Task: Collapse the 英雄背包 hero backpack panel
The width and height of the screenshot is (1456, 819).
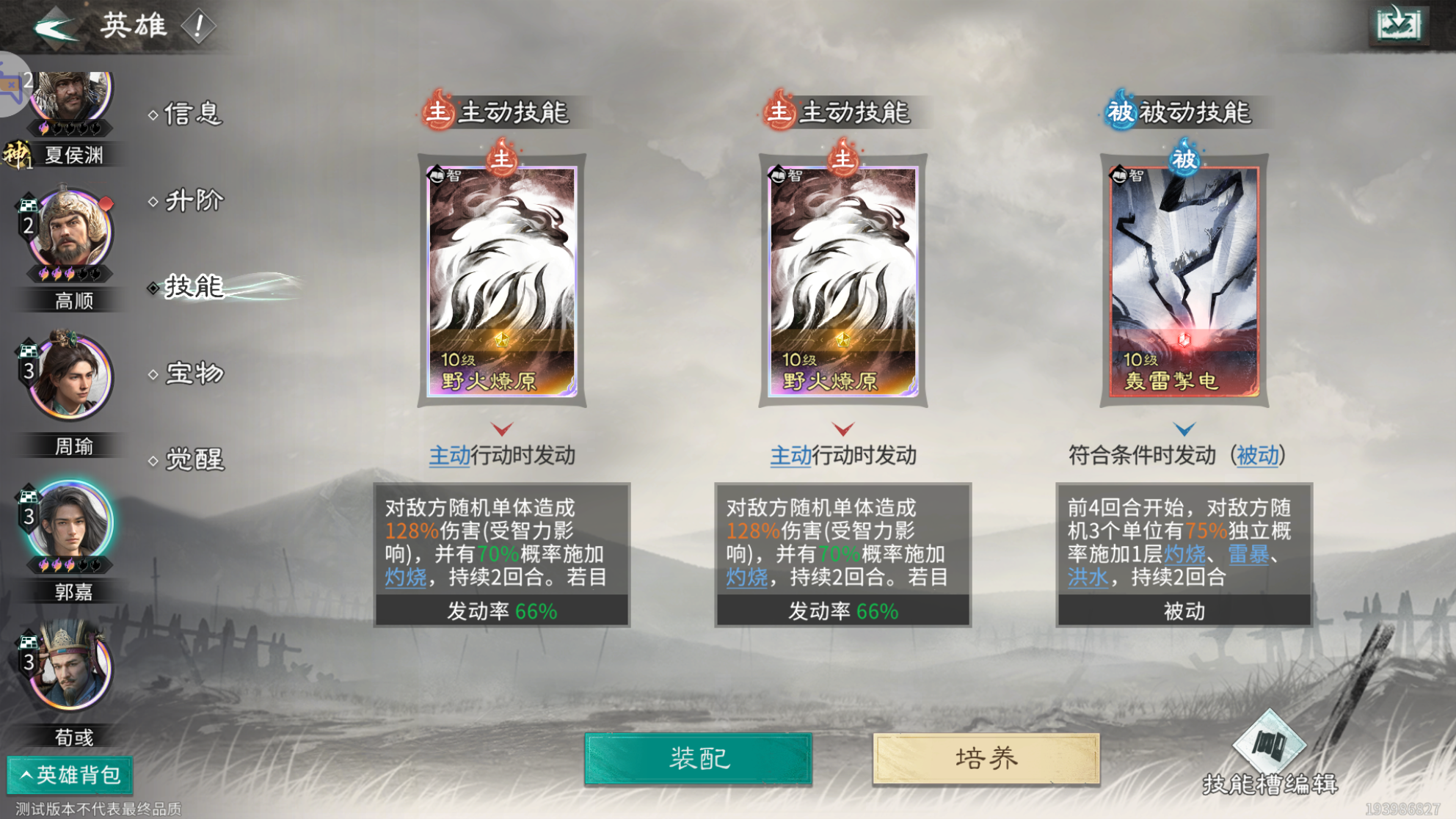Action: 69,773
